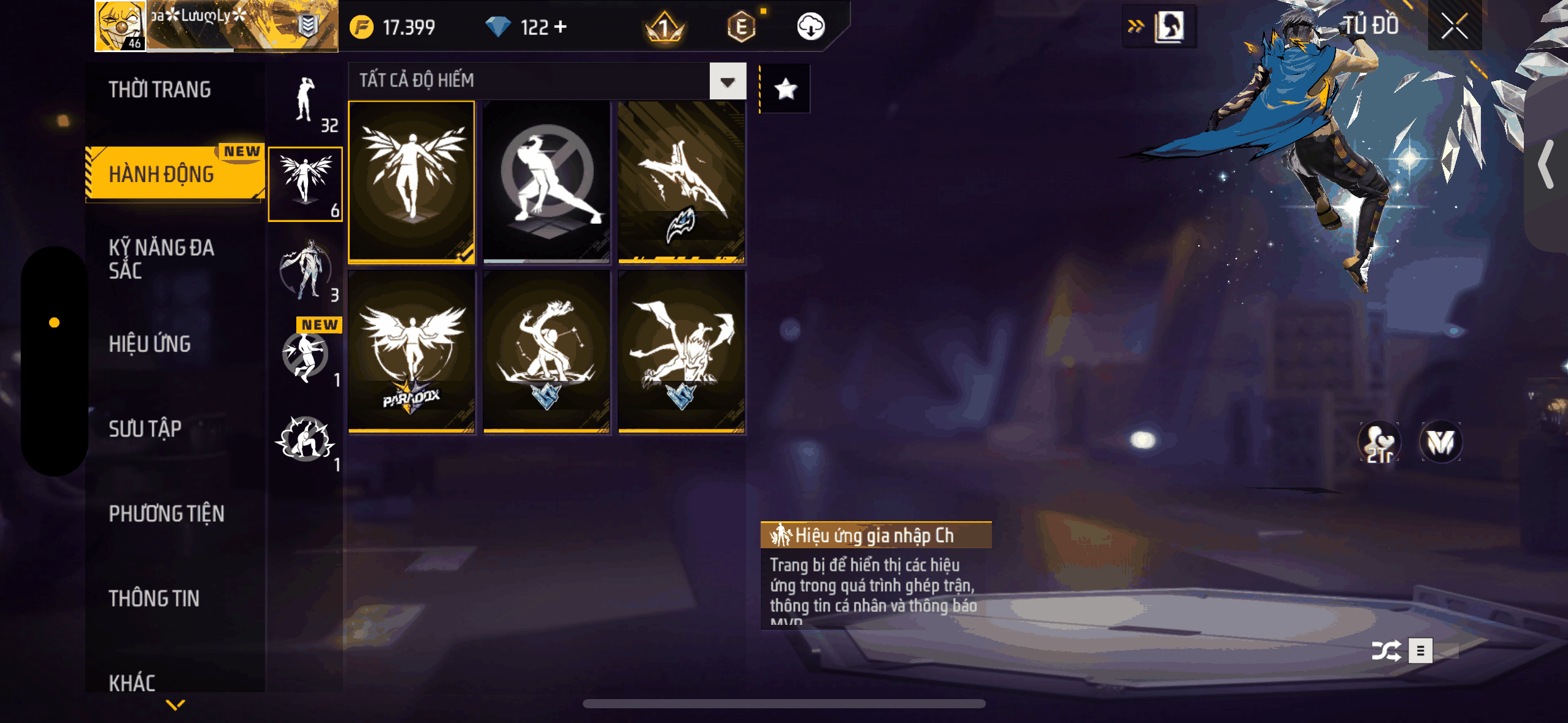1568x723 pixels.
Task: Open the Thời Trang category
Action: coord(159,90)
